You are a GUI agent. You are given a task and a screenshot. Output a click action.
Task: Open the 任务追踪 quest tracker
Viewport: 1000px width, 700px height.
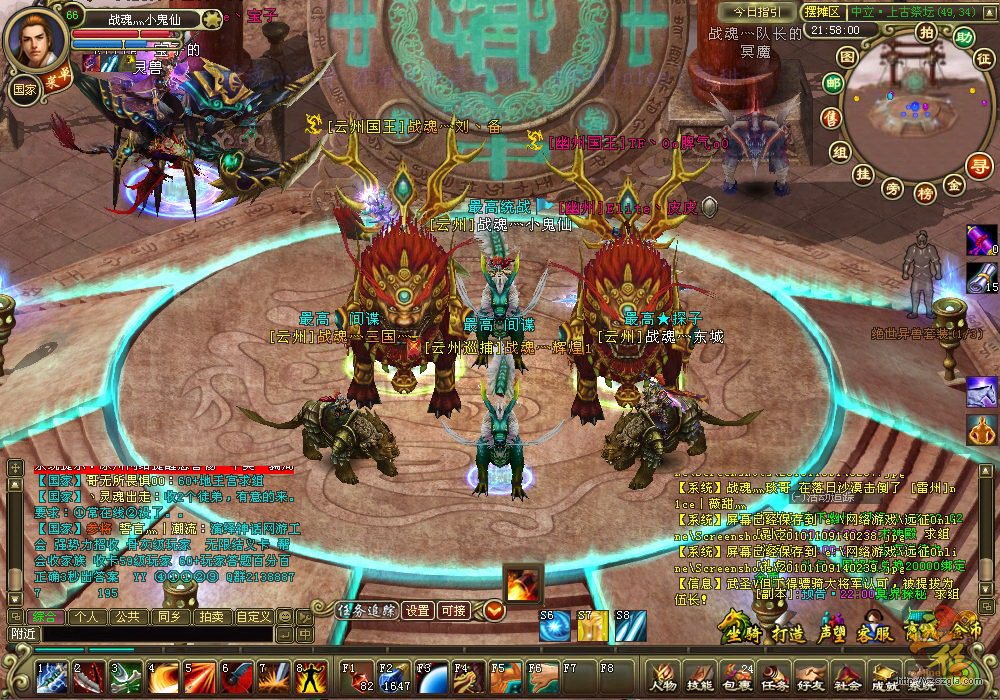tap(367, 610)
